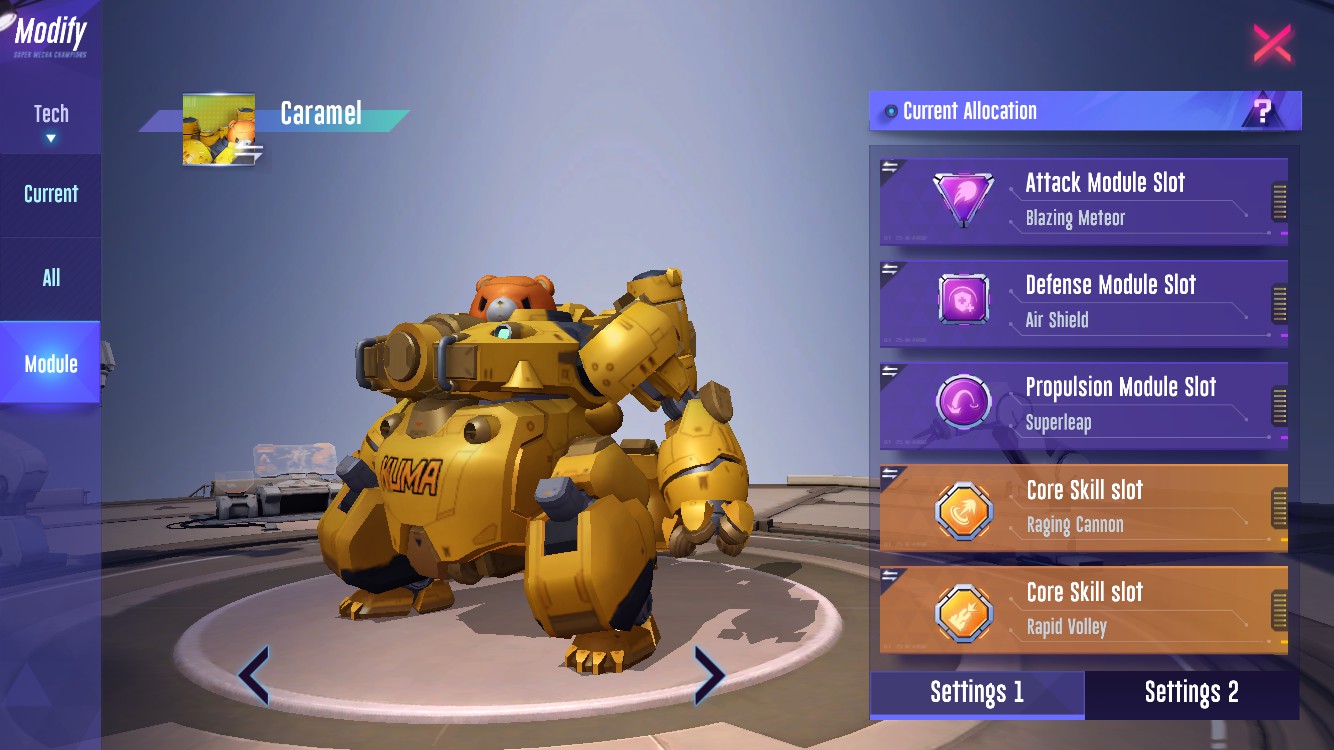Click the right arrow to view the next mecha
The width and height of the screenshot is (1334, 750).
point(708,675)
